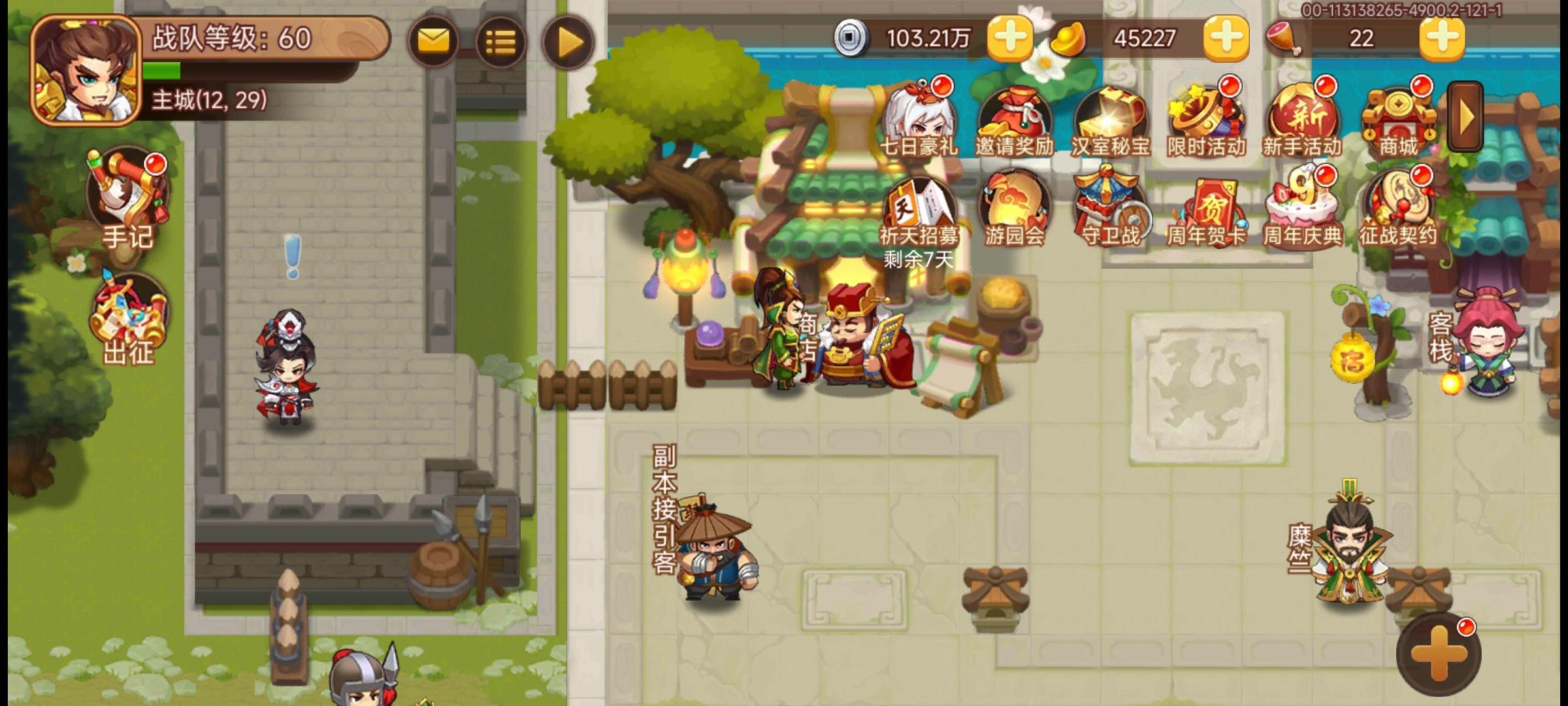Screen dimensions: 1568x706
Task: Open the mail envelope icon
Action: pyautogui.click(x=434, y=41)
